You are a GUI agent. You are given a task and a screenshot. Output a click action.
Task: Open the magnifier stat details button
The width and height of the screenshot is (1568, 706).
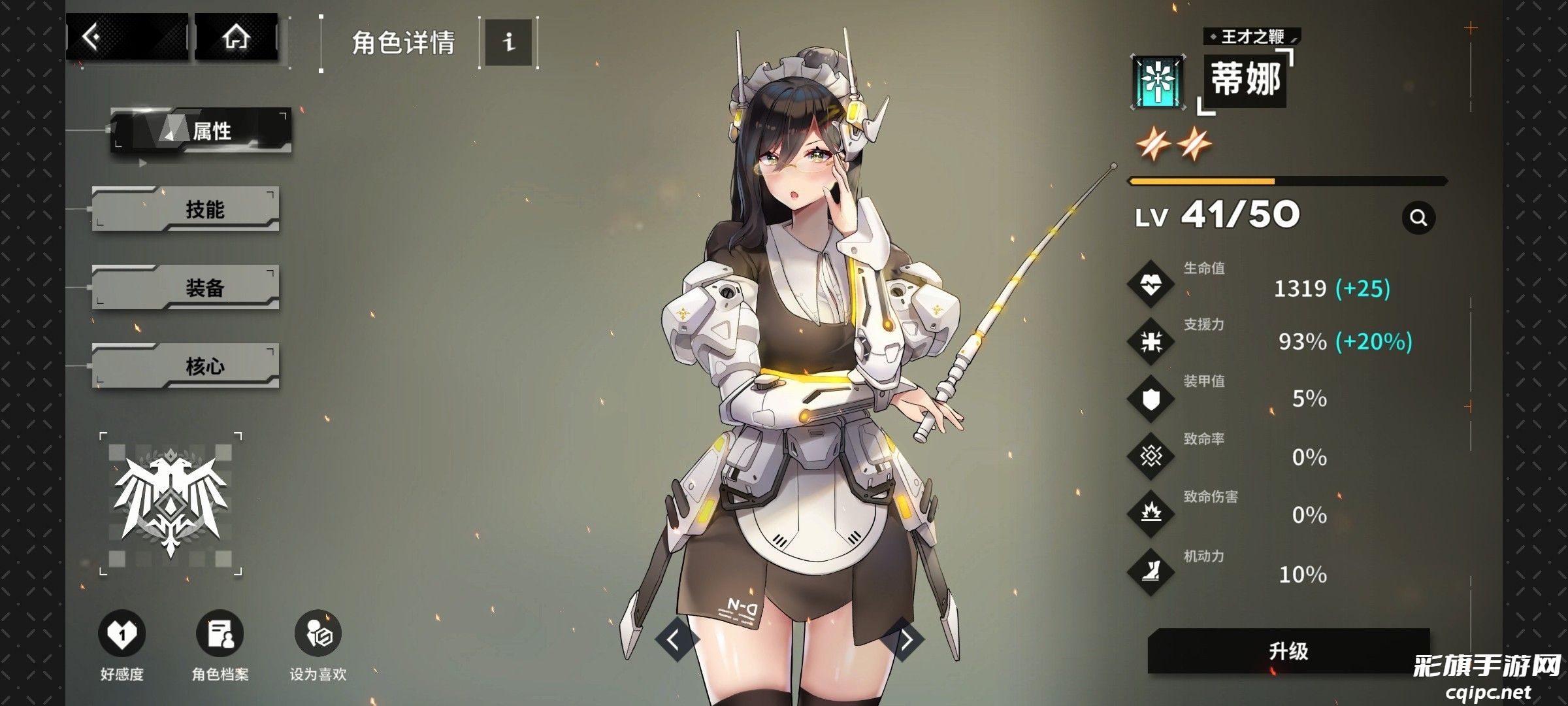[x=1418, y=218]
